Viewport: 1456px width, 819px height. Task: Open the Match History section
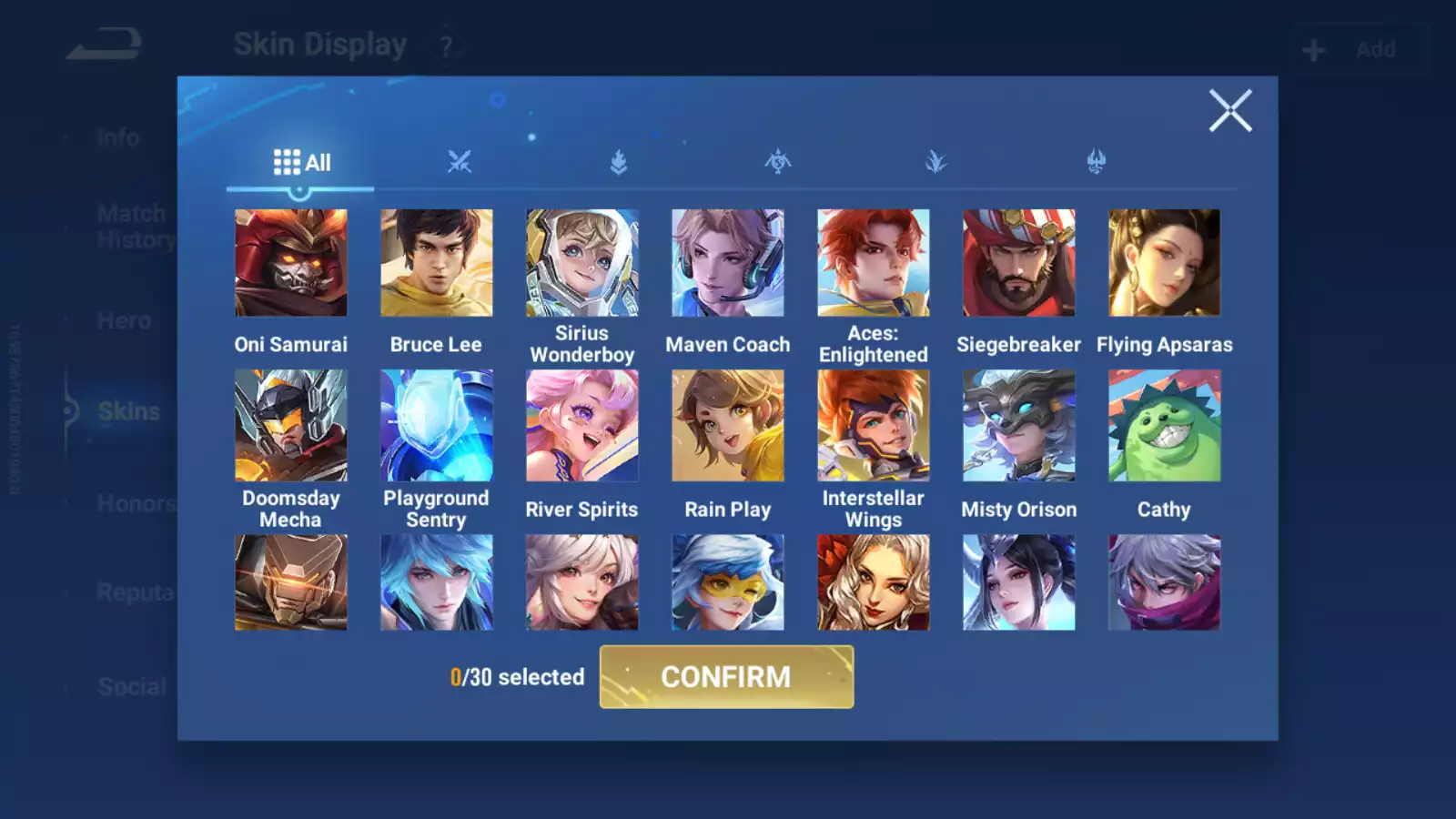(x=131, y=226)
